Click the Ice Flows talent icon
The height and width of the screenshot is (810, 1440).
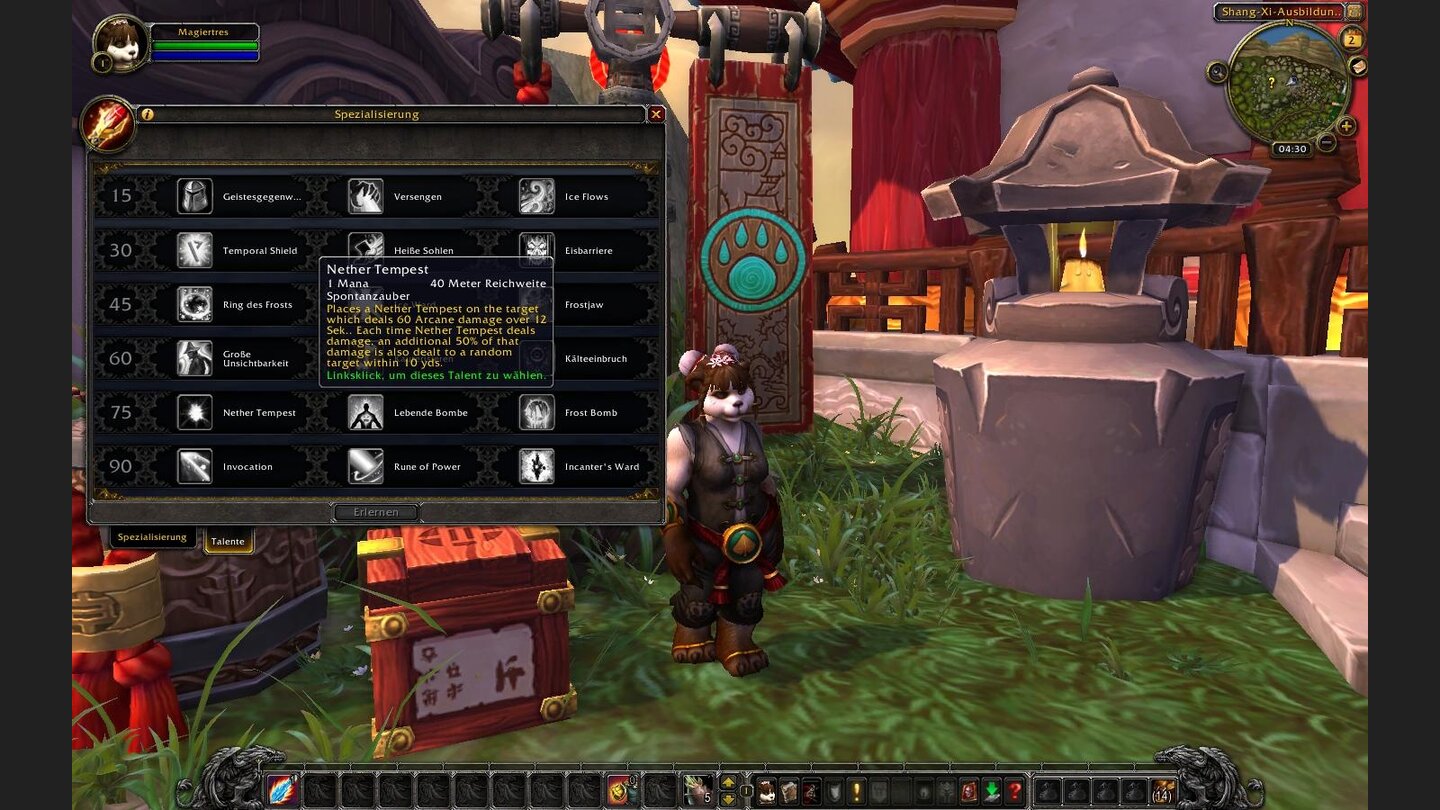coord(537,195)
